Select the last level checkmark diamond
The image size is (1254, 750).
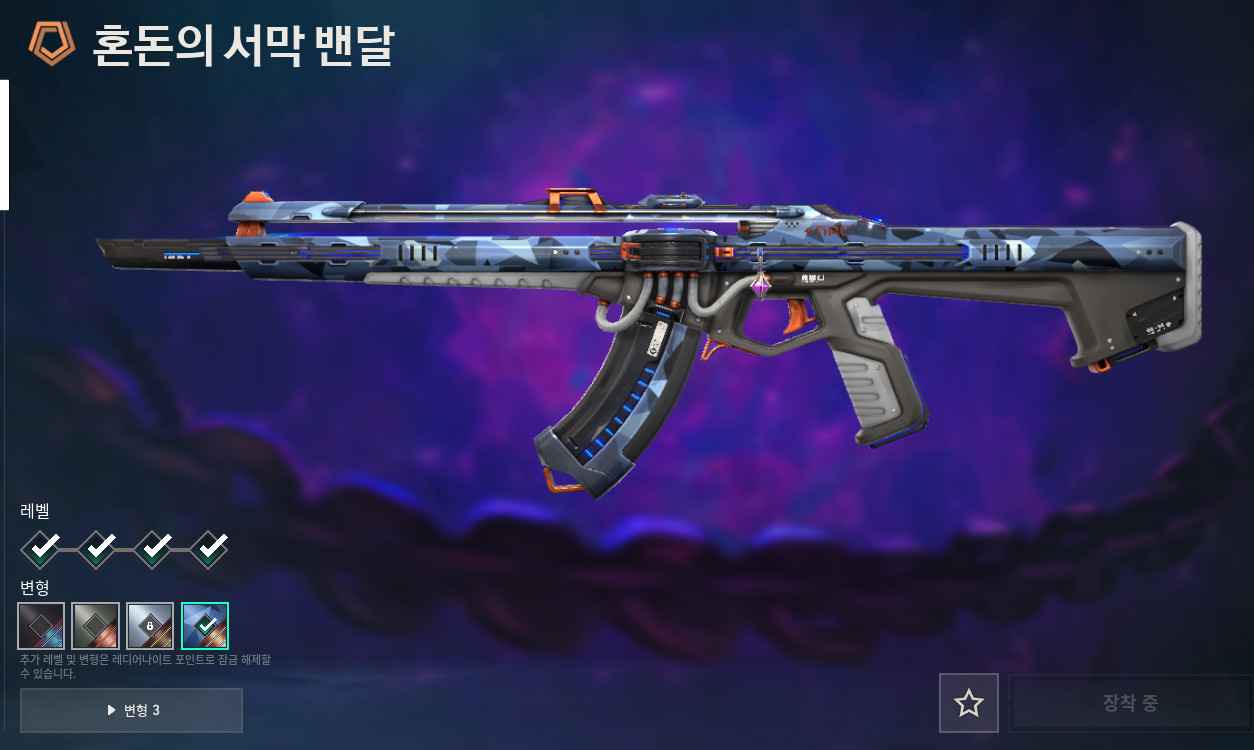click(x=208, y=548)
